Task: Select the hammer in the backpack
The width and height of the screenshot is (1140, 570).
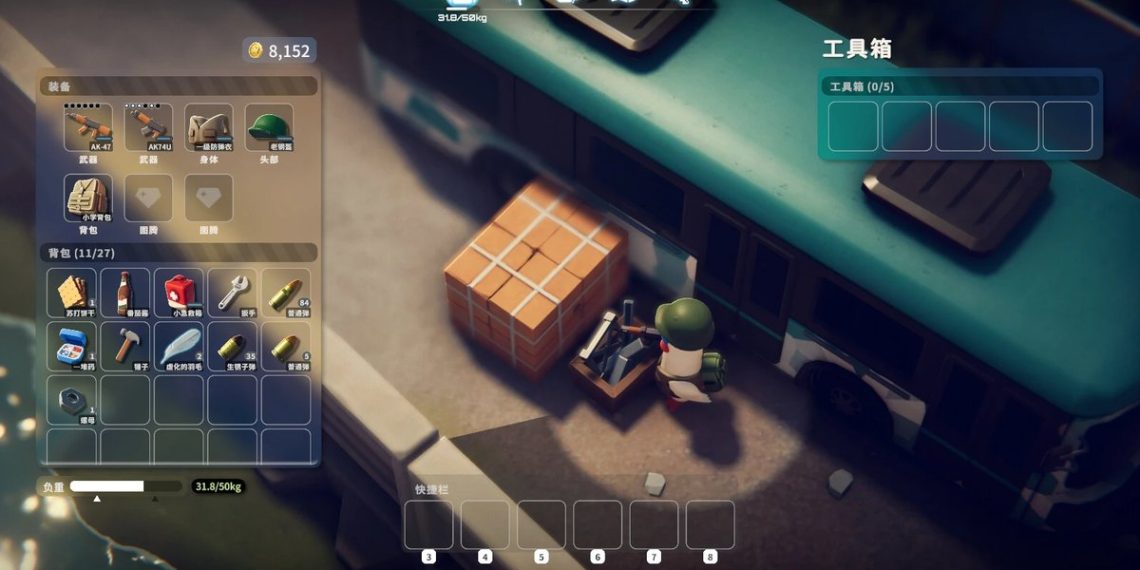Action: click(125, 346)
